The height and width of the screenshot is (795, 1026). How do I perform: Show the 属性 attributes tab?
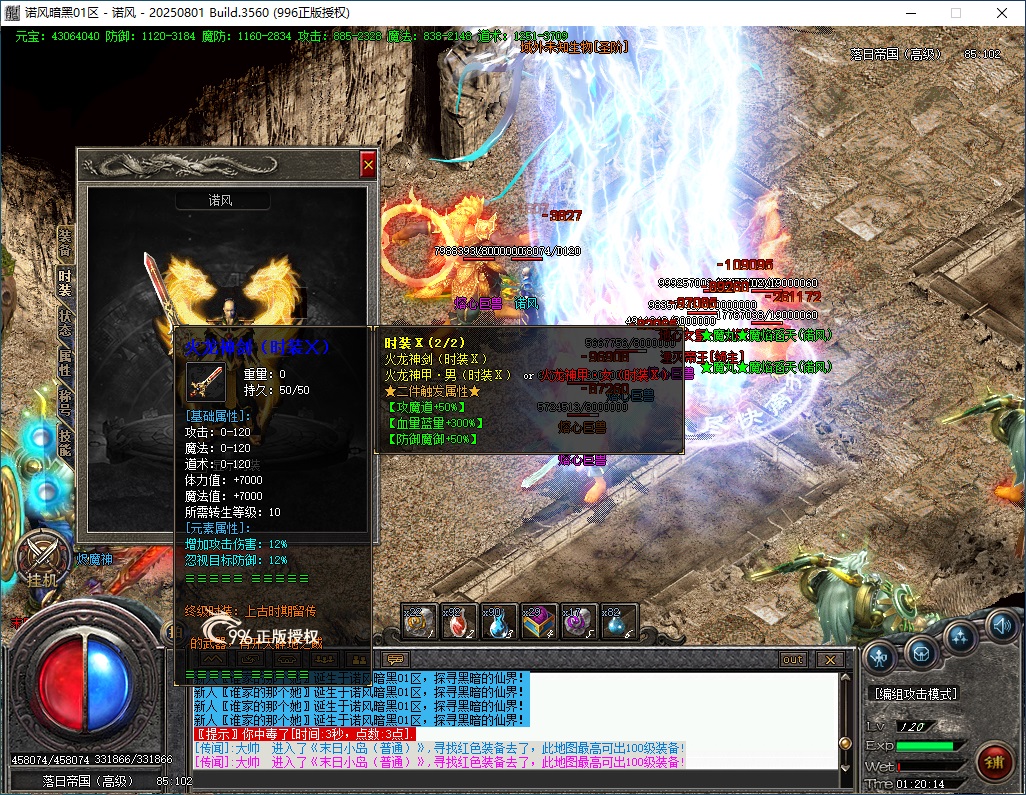pos(65,363)
